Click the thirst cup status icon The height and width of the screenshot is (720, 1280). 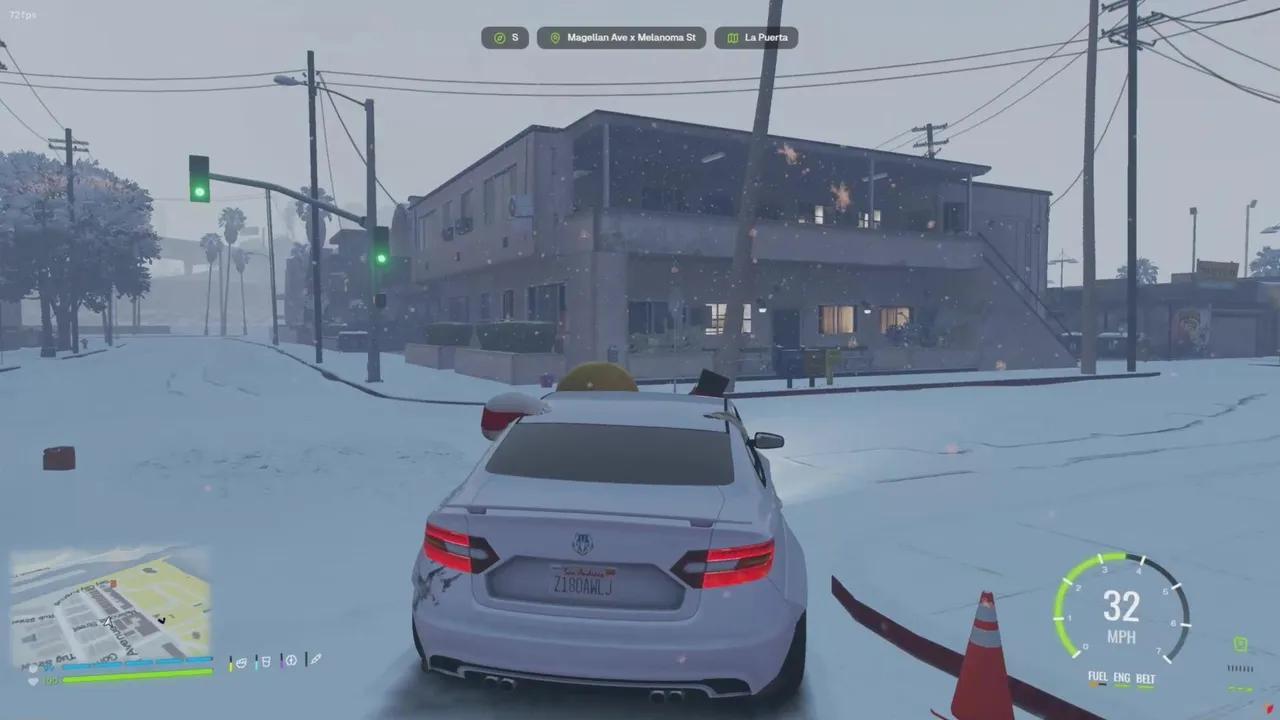click(268, 663)
